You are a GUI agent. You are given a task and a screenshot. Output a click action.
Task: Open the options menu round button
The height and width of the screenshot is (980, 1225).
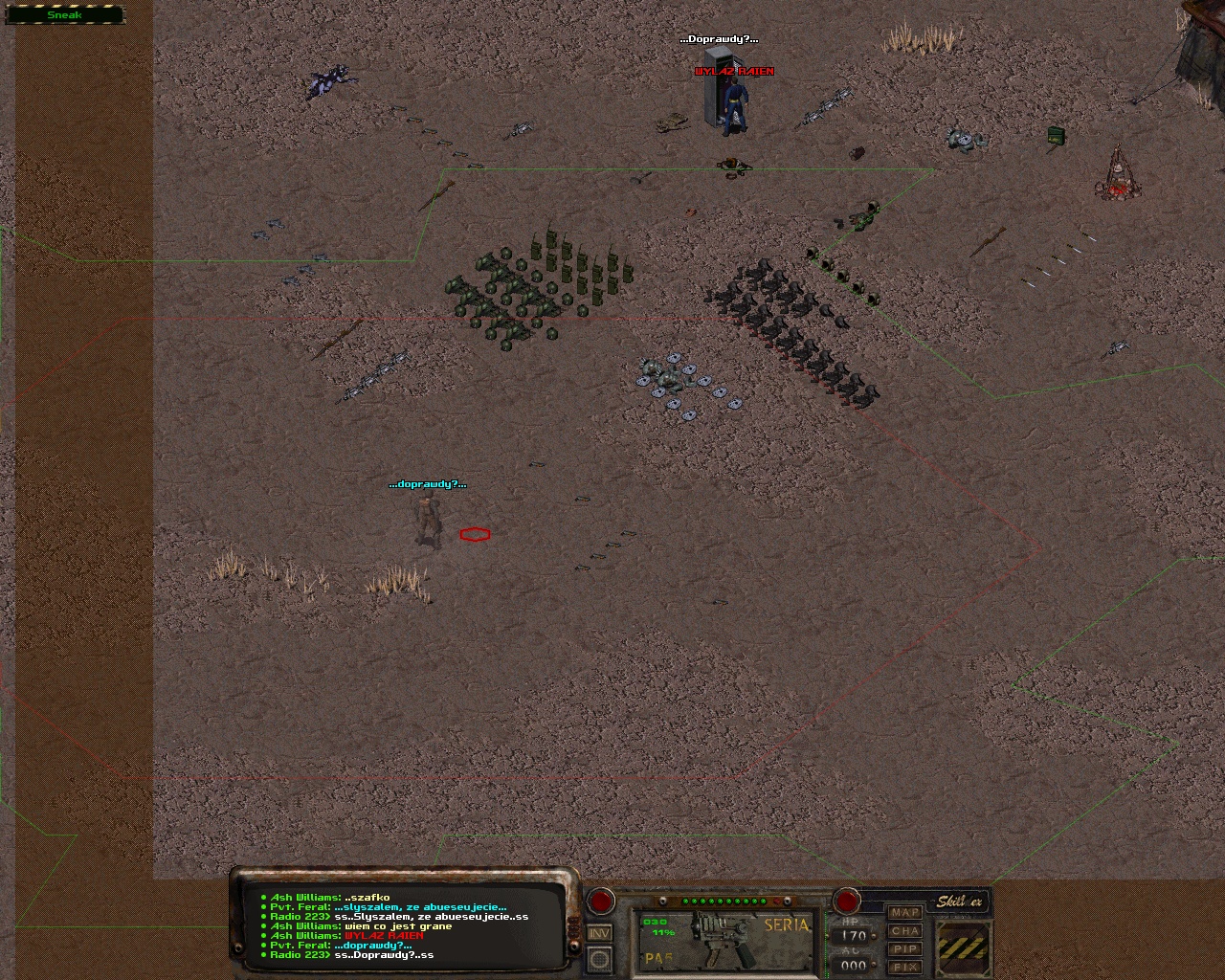point(599,958)
